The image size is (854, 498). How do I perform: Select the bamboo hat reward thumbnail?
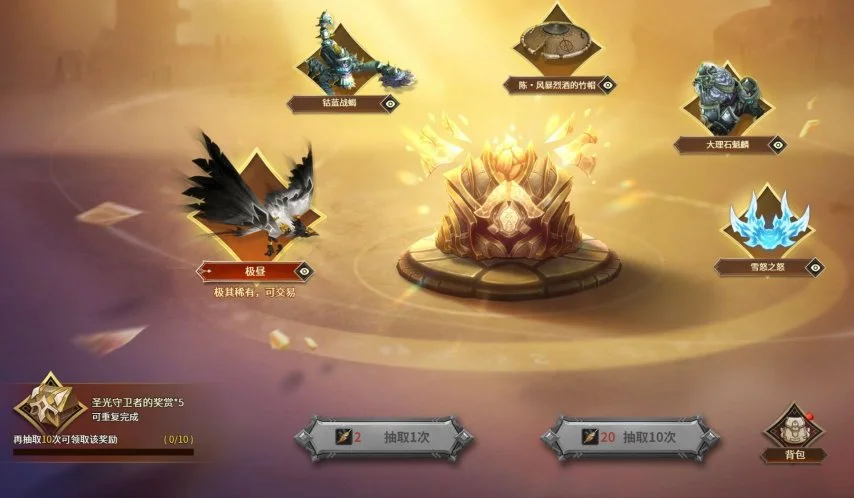tap(561, 41)
